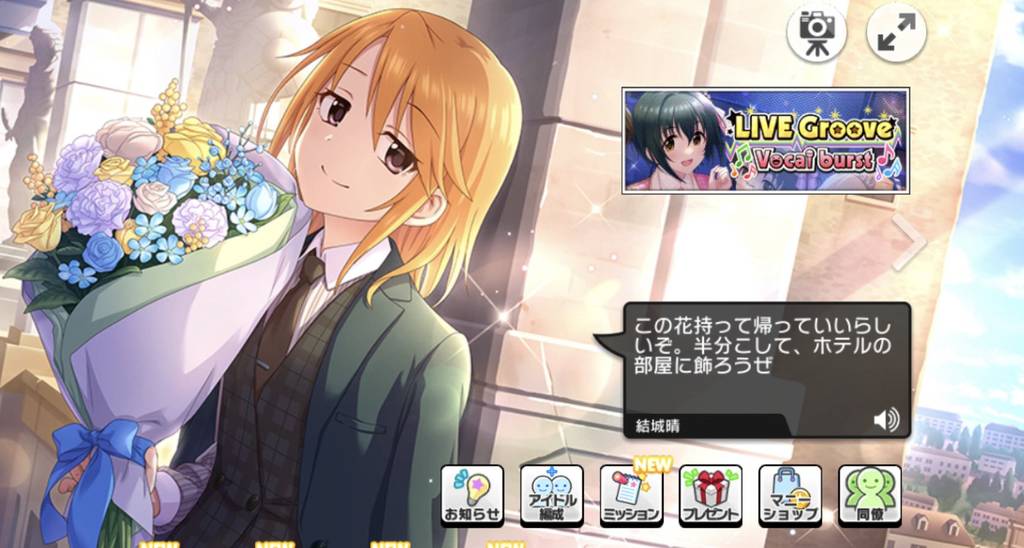Open the お知らせ notices button
1024x548 pixels.
point(472,495)
